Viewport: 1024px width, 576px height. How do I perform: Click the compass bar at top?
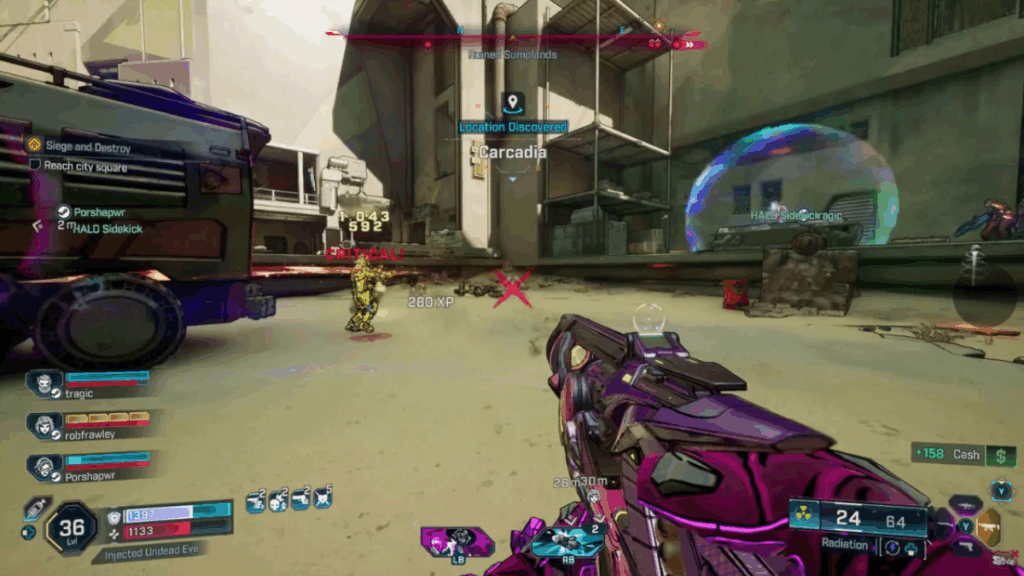click(x=514, y=39)
